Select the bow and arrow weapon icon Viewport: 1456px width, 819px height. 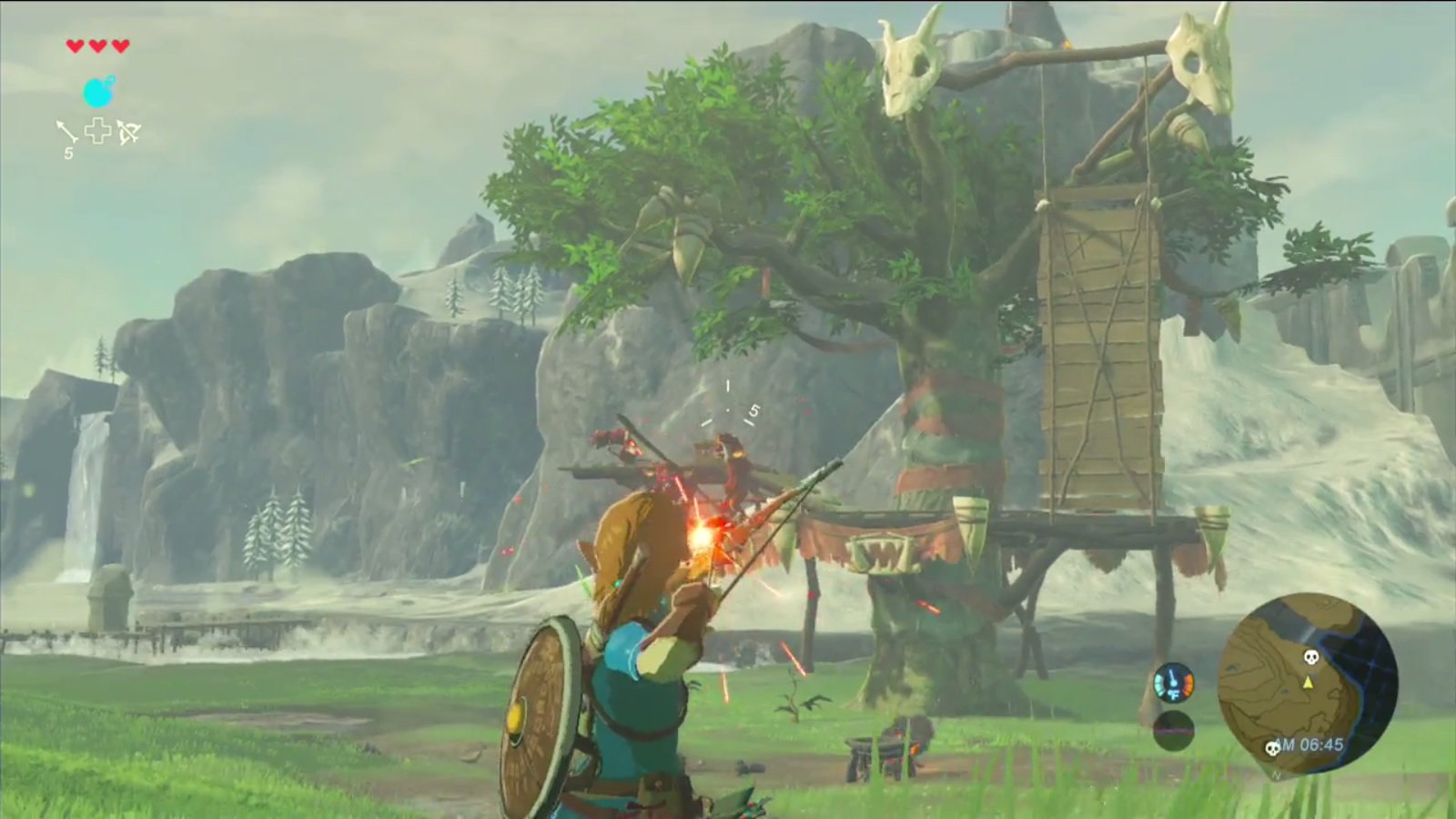[127, 132]
